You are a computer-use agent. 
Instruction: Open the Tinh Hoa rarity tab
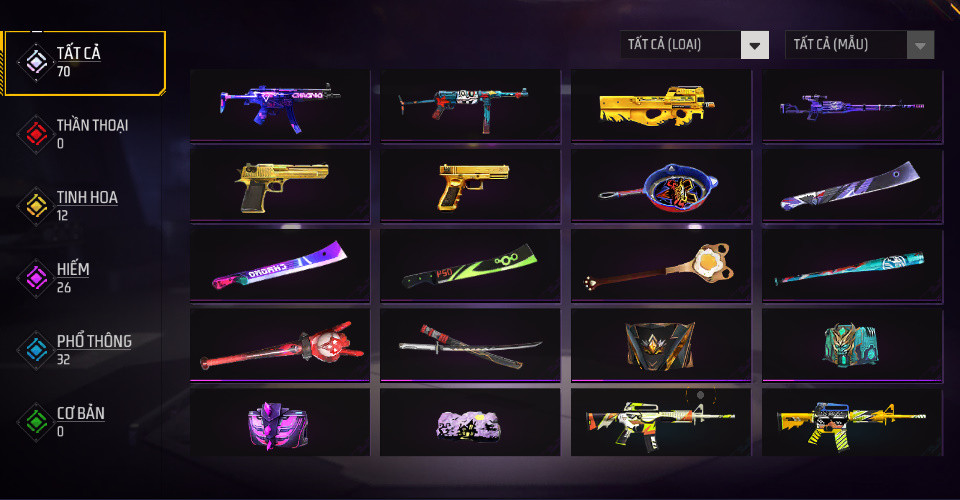[x=85, y=205]
